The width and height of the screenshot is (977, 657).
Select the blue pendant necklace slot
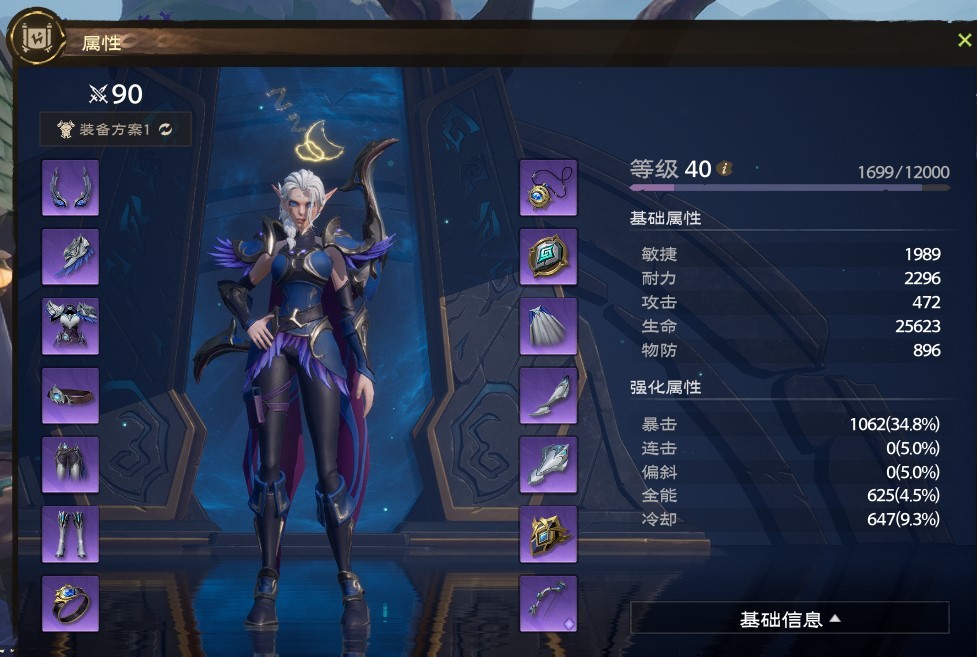(x=548, y=187)
